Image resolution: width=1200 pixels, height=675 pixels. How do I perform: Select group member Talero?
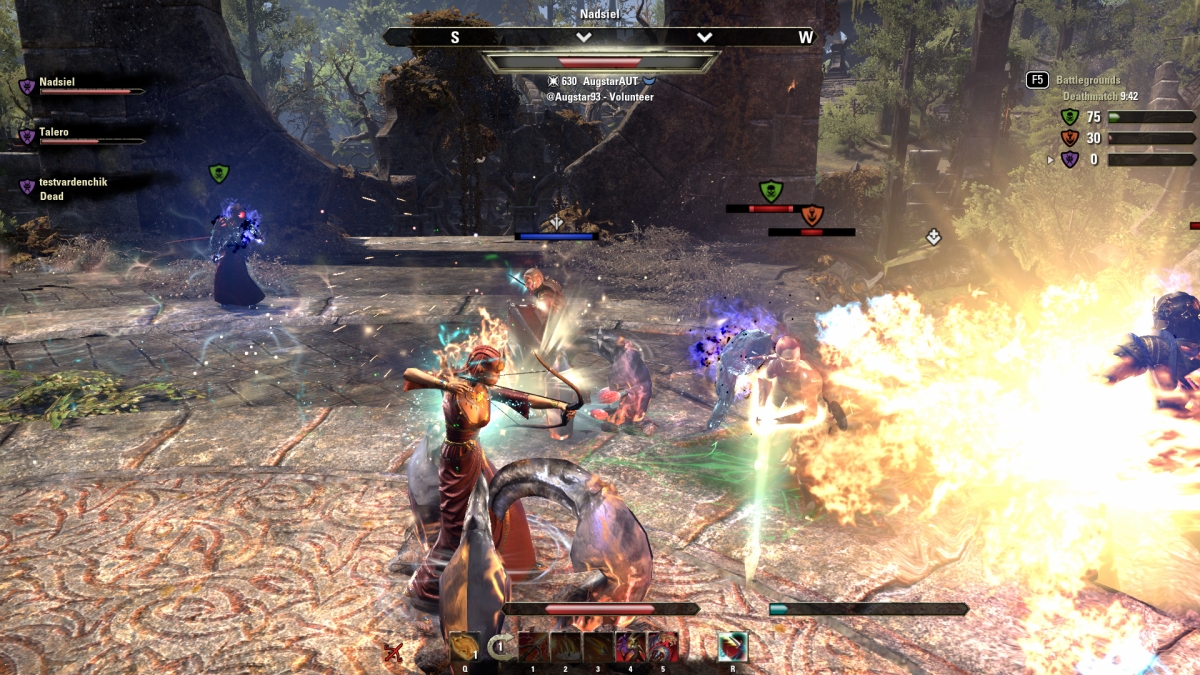[x=54, y=132]
